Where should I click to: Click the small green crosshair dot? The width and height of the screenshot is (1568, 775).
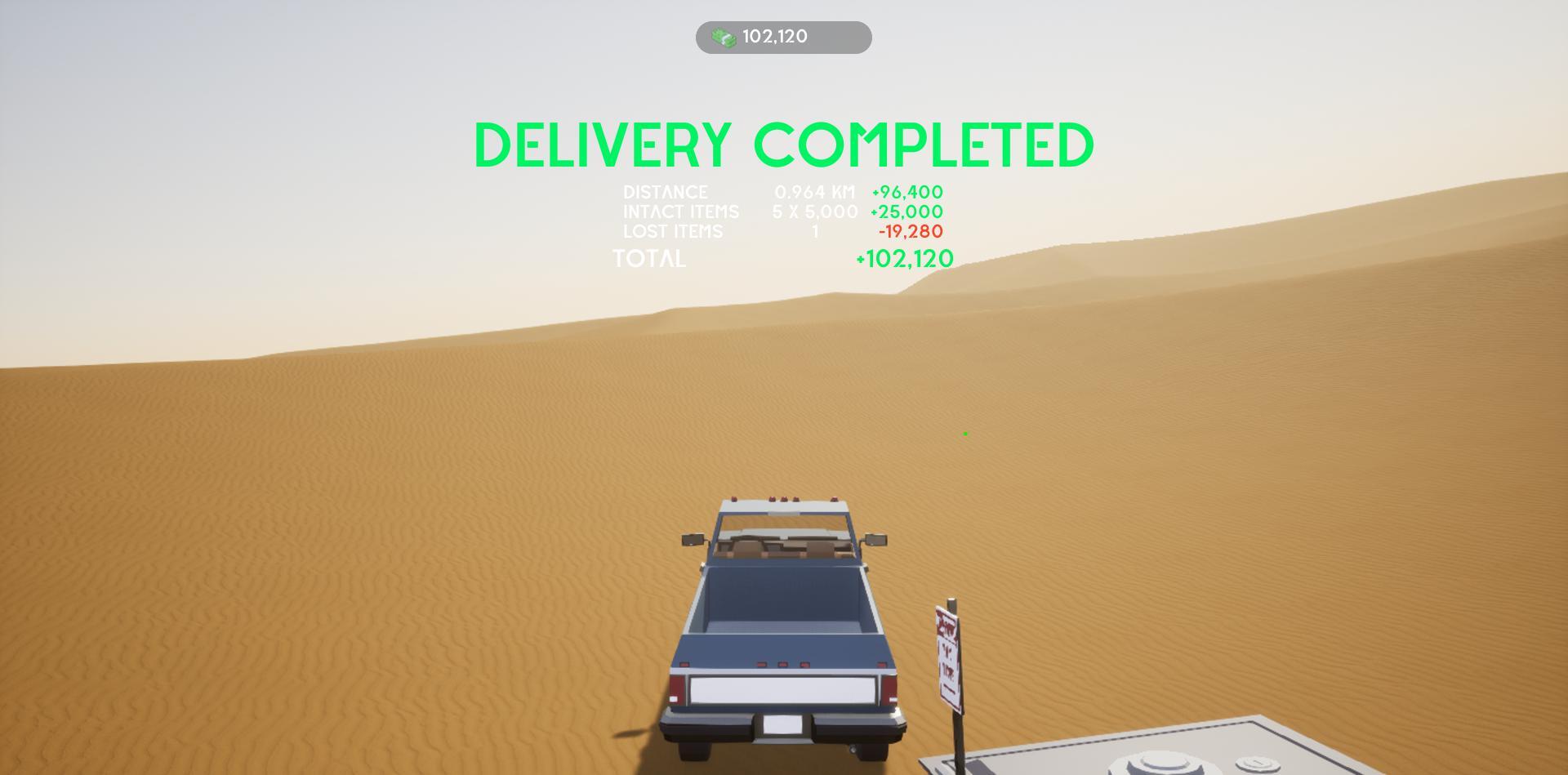tap(965, 432)
